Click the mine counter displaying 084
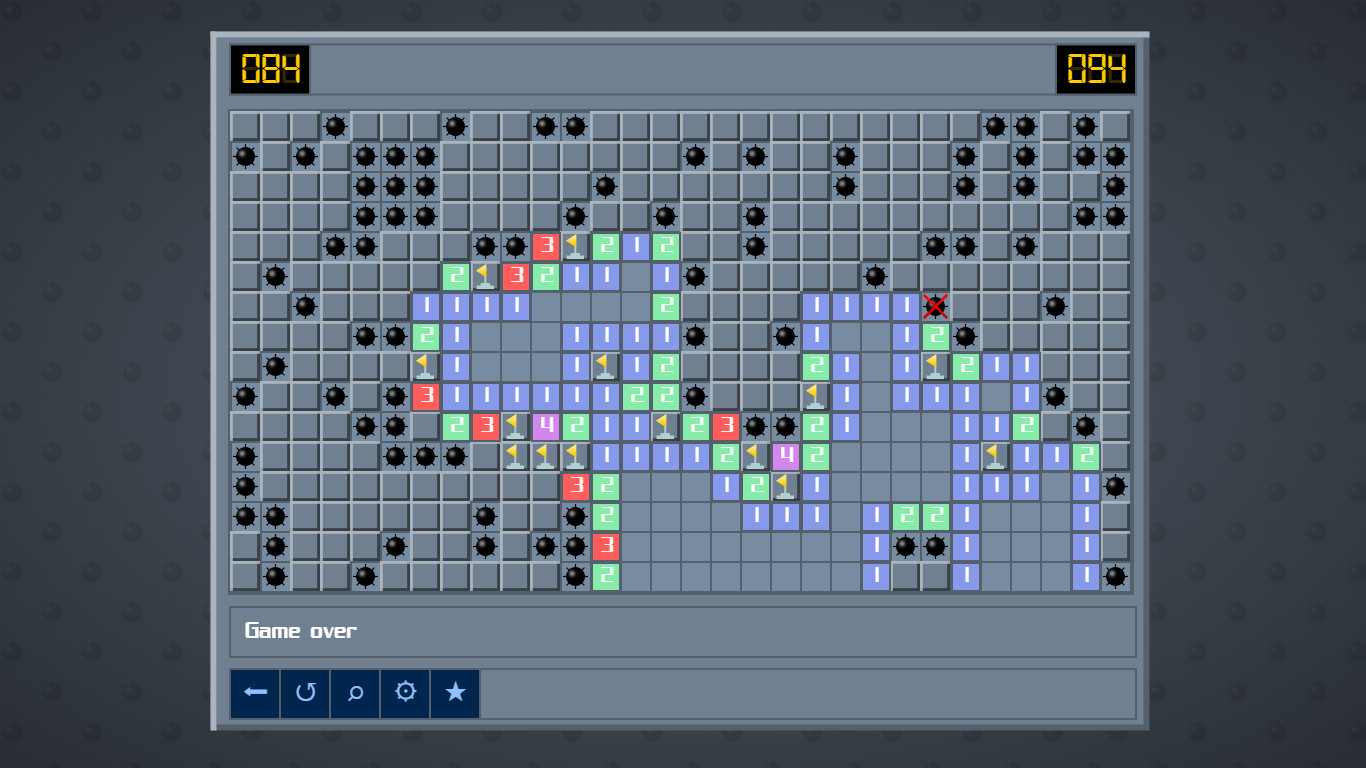 coord(270,71)
